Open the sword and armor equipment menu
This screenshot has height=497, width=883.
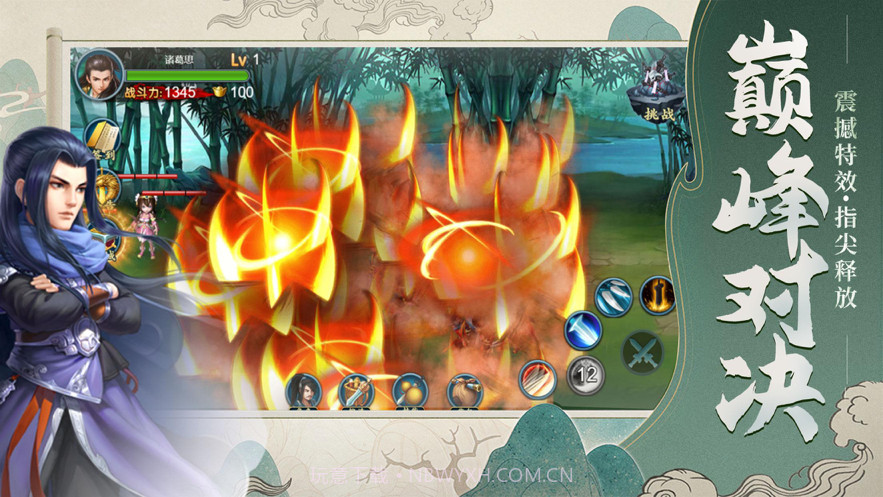click(356, 389)
